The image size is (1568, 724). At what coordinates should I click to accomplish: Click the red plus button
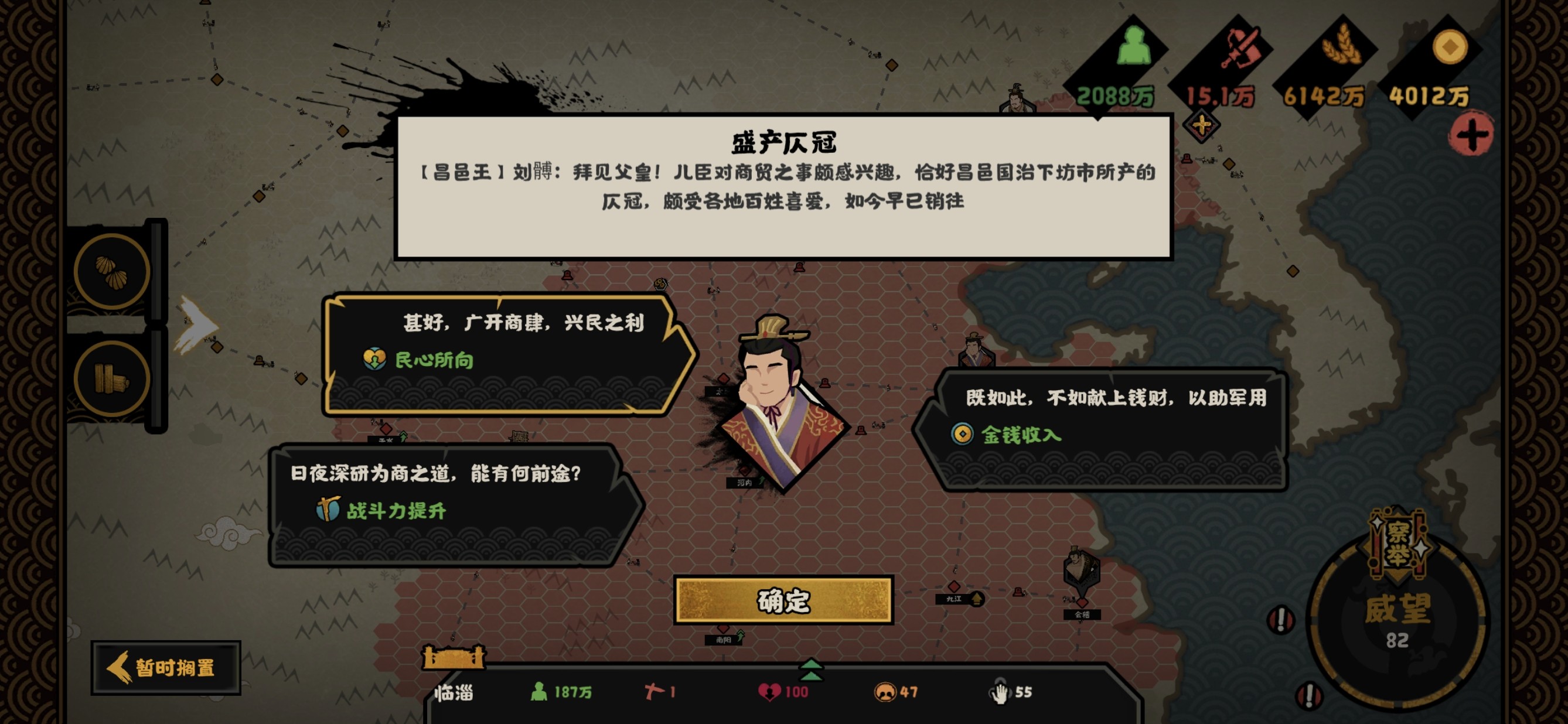(x=1471, y=134)
